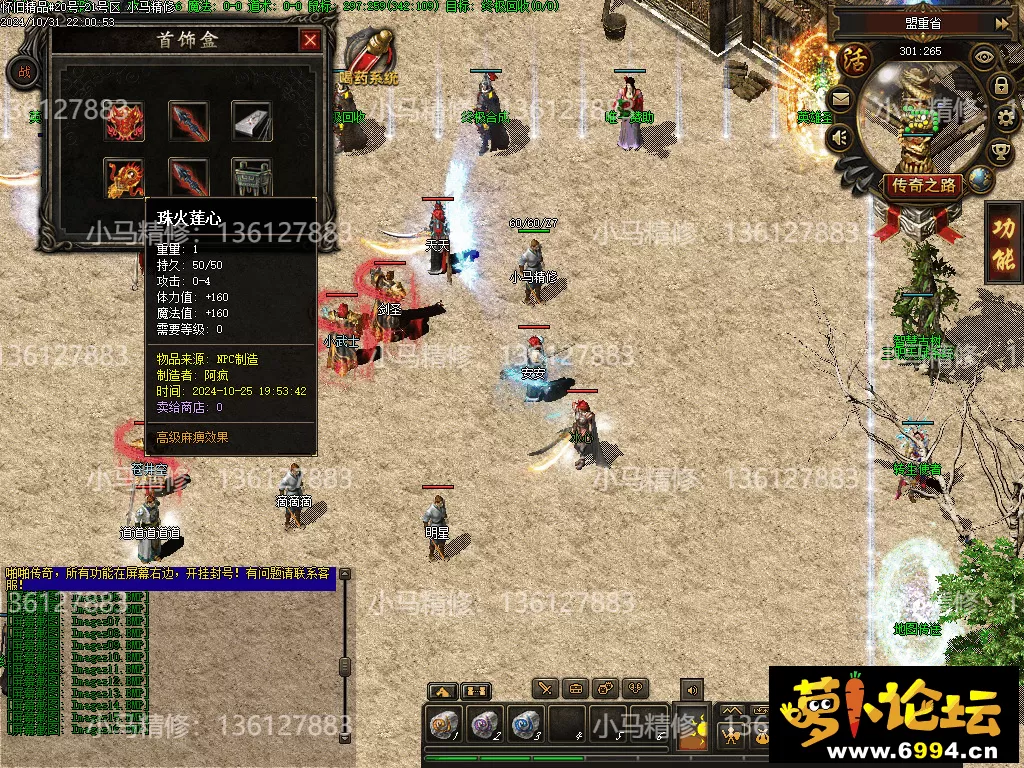1024x768 pixels.
Task: Open settings via the gear icon
Action: tap(1007, 118)
